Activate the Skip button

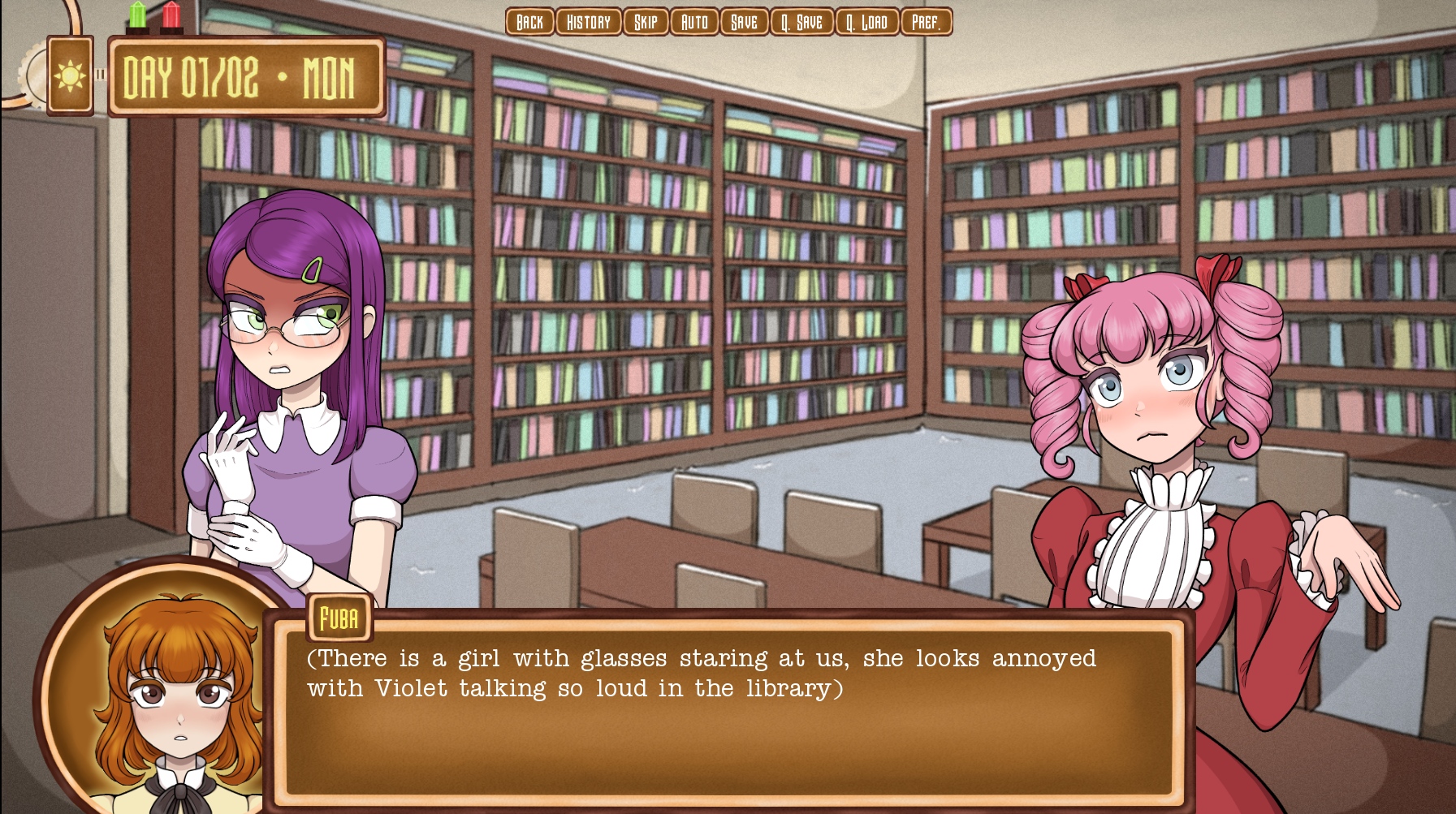tap(646, 22)
